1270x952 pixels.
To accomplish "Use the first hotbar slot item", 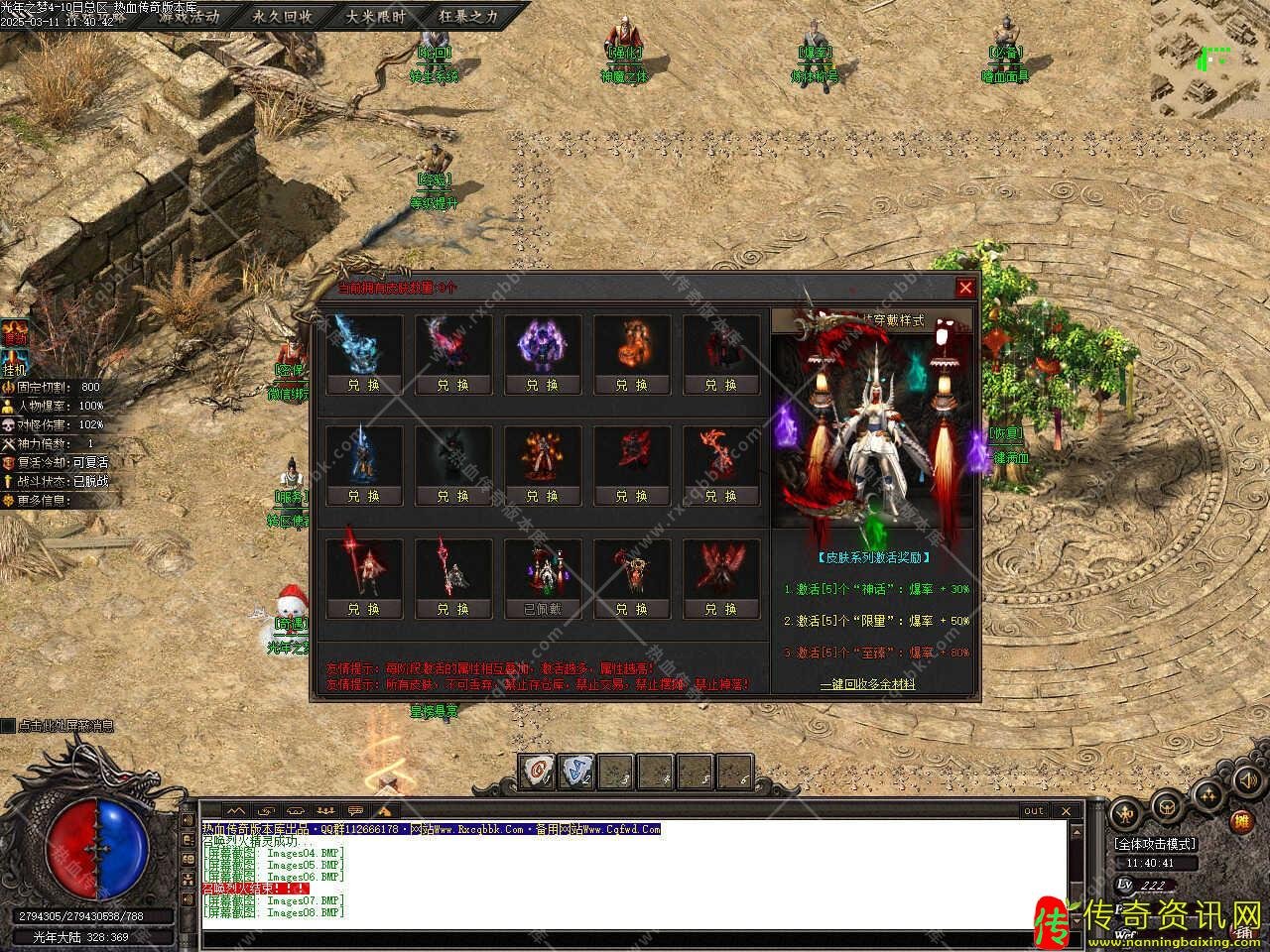I will pyautogui.click(x=539, y=772).
